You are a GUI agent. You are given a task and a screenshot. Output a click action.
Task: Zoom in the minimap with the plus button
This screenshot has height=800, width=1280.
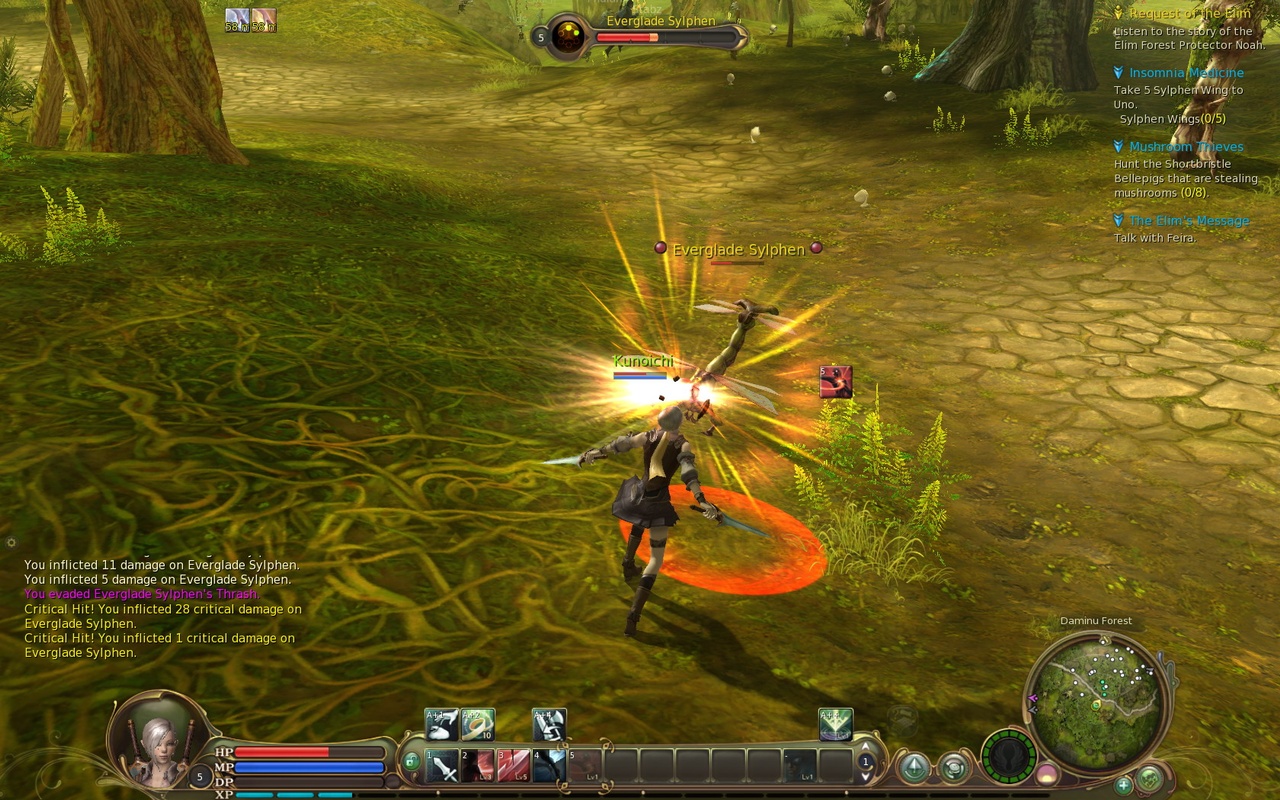coord(1123,788)
